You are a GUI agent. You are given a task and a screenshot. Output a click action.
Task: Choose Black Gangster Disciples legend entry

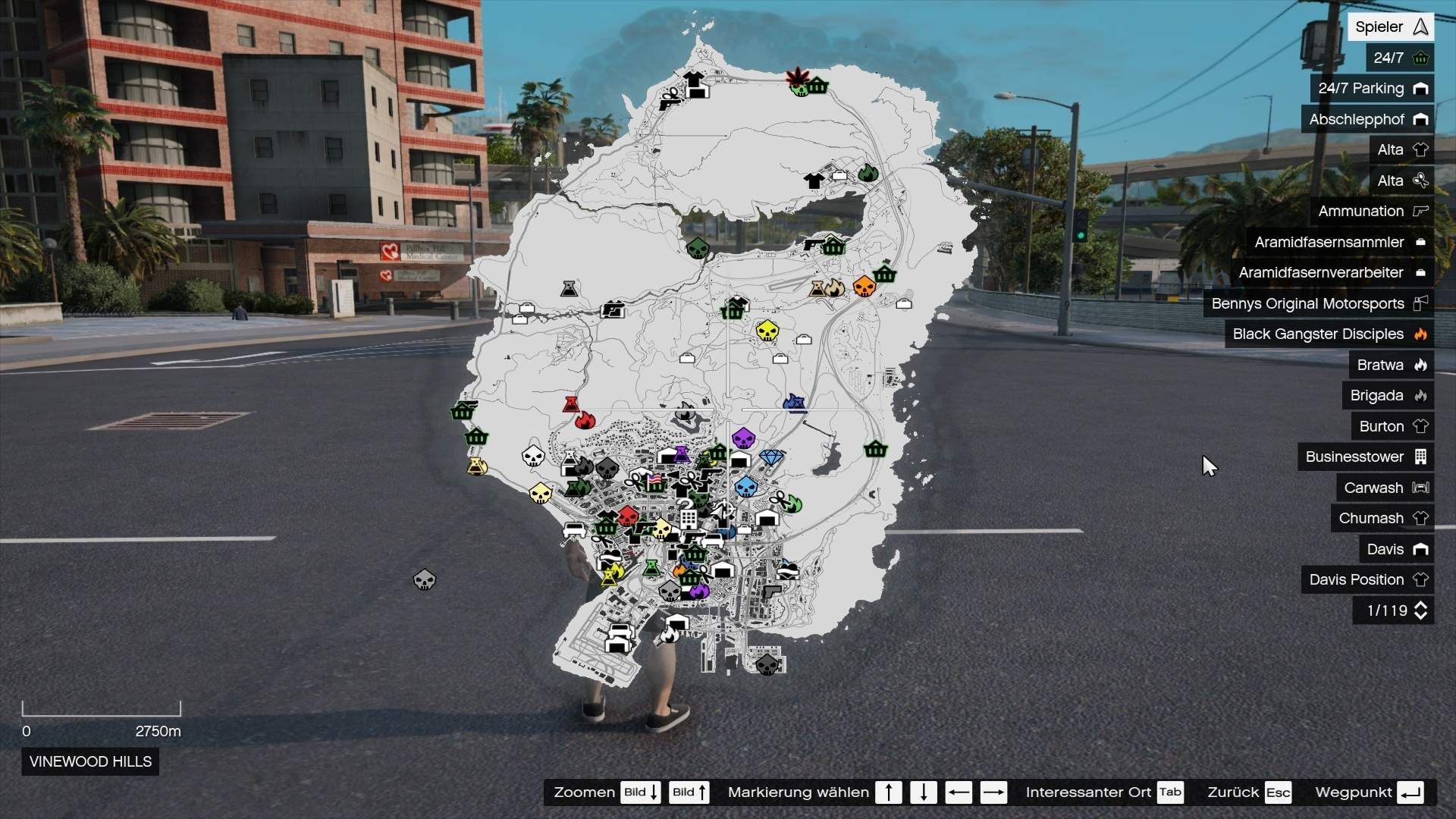[x=1329, y=334]
